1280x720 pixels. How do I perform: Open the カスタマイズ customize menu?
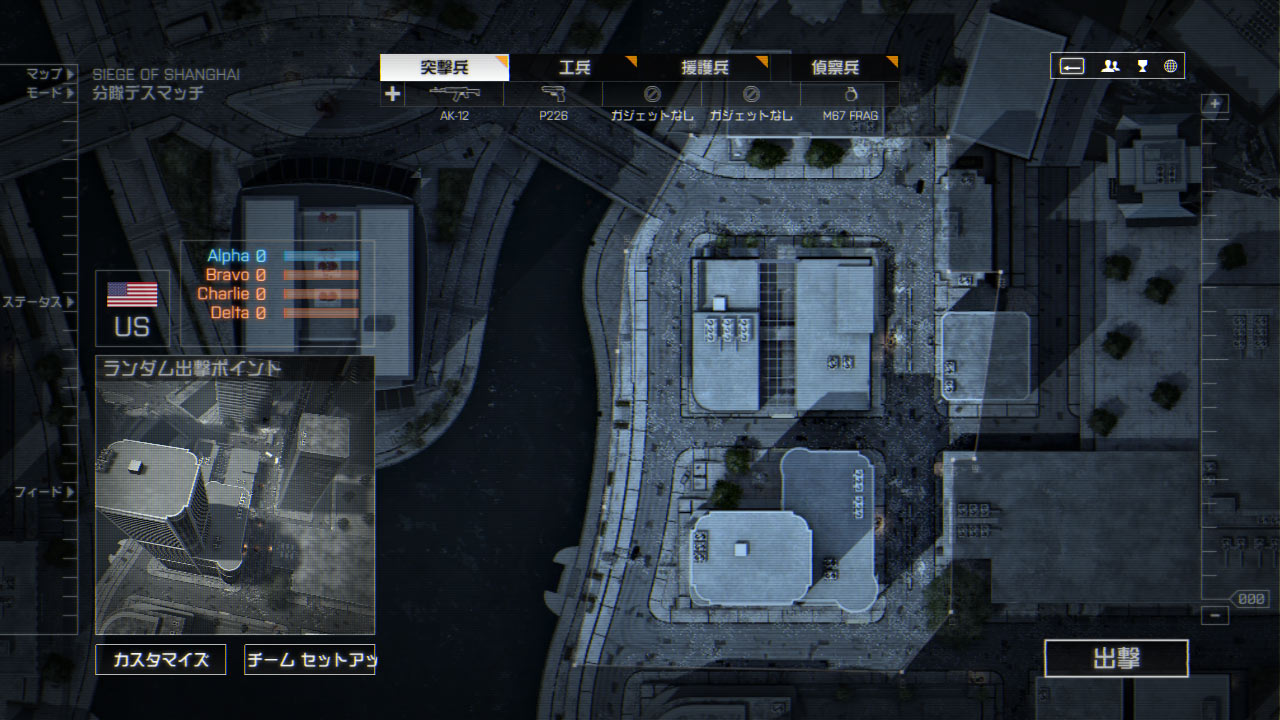coord(161,660)
